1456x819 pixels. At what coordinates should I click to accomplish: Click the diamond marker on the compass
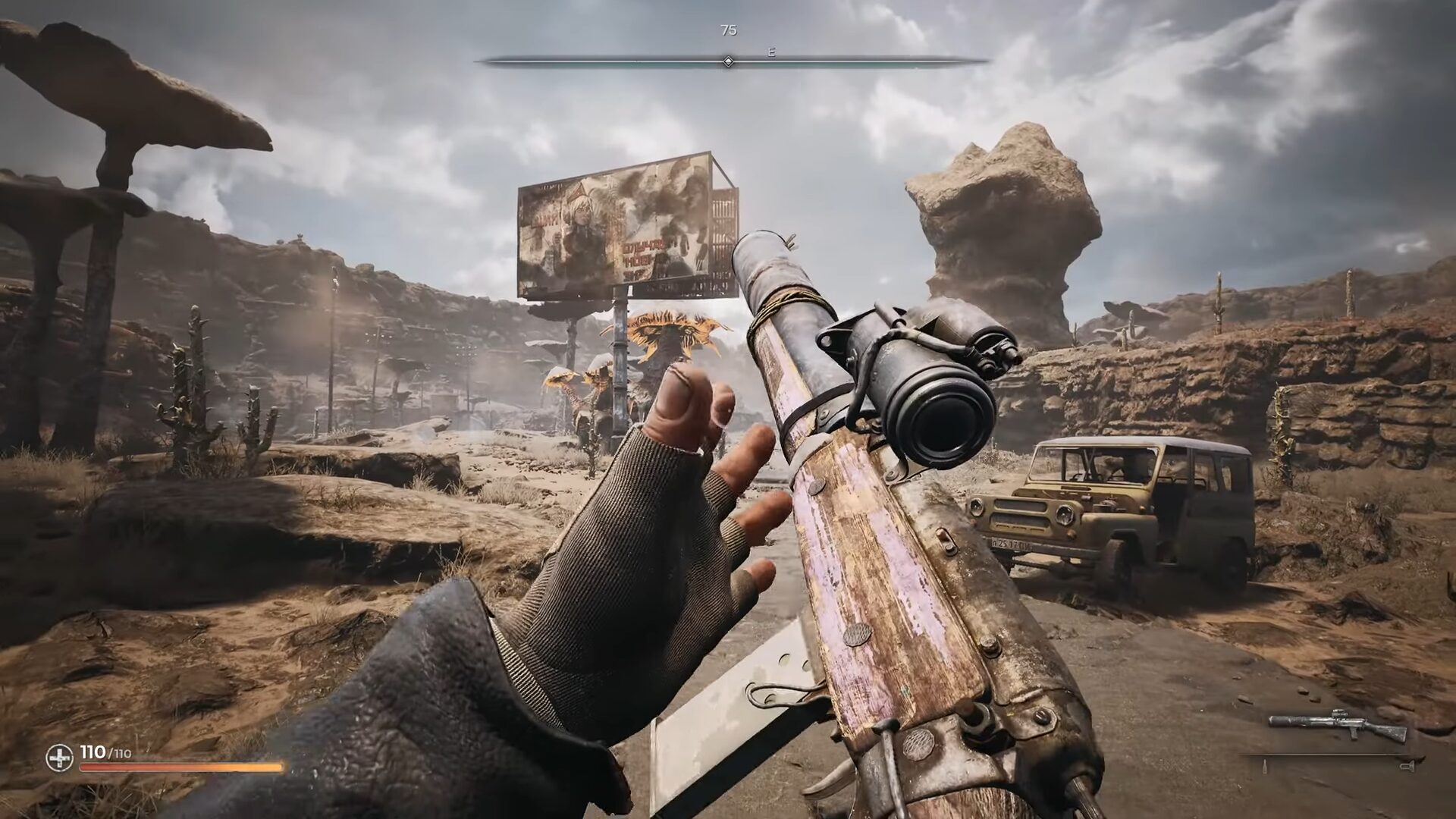(x=728, y=61)
